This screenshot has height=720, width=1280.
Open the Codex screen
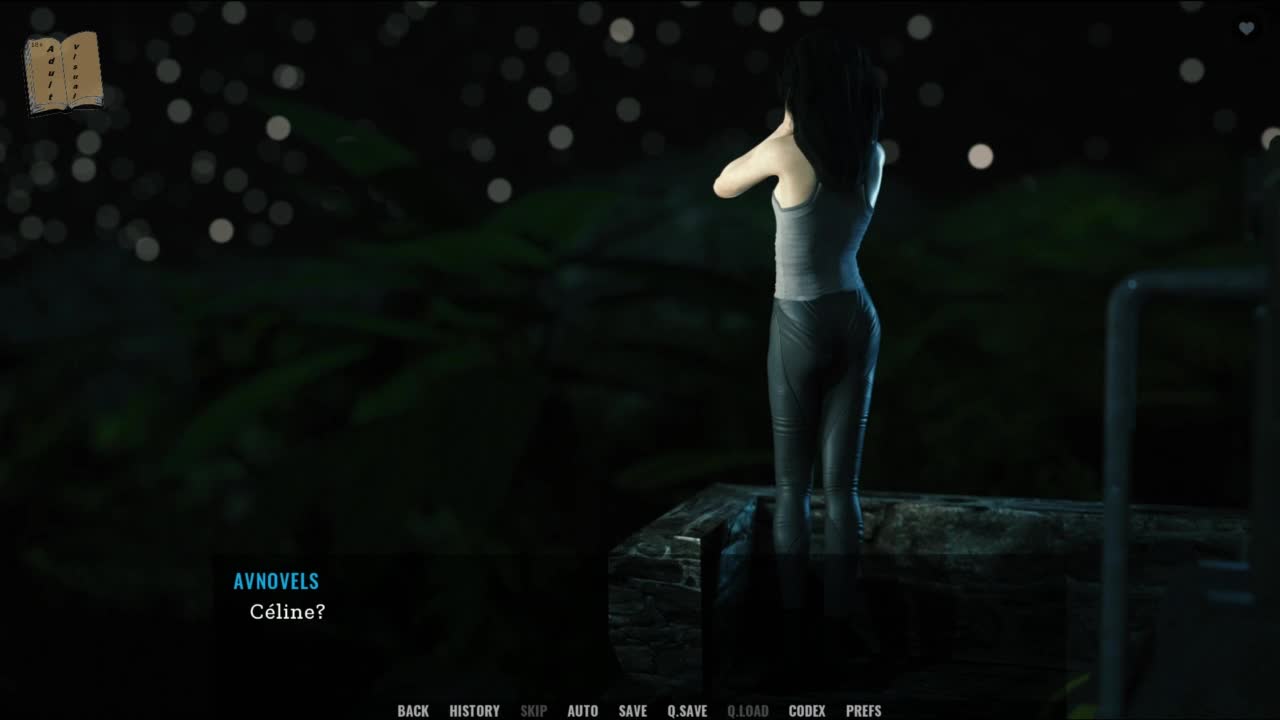(x=807, y=711)
